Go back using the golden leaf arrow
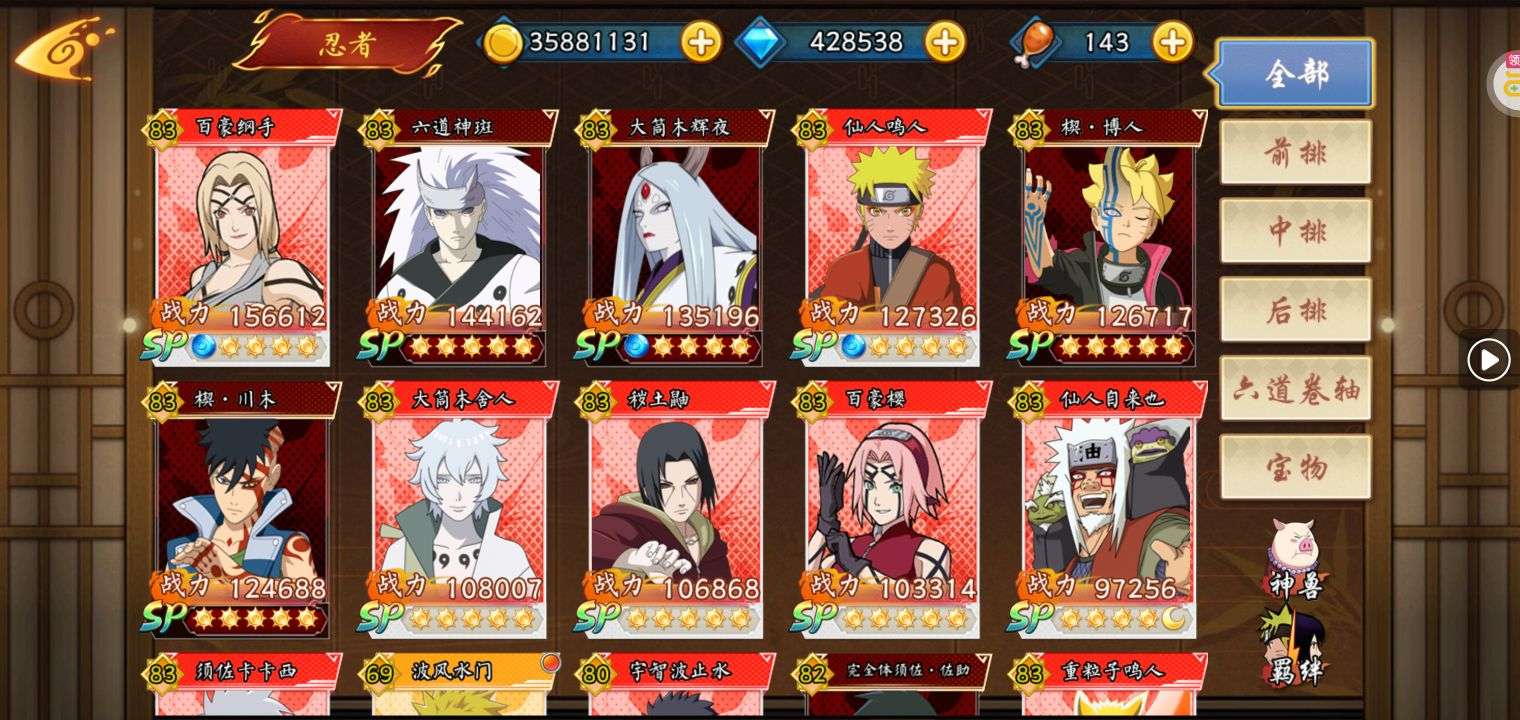 pyautogui.click(x=62, y=50)
